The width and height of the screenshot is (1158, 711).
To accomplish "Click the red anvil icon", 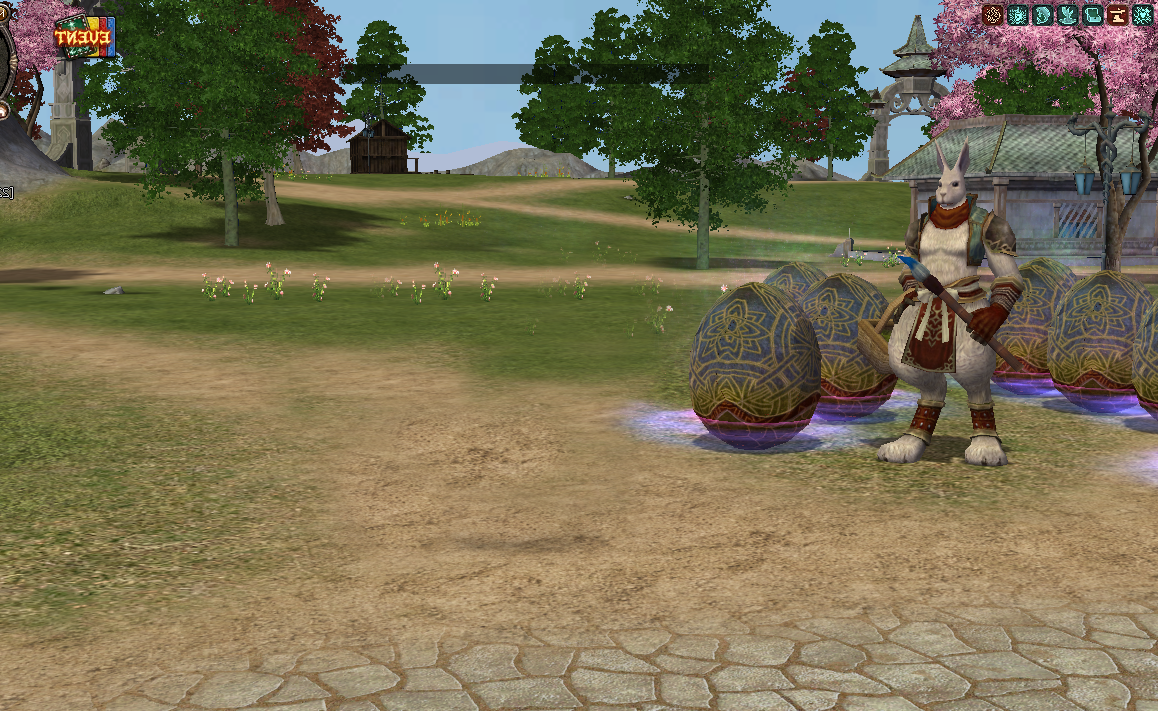I will click(x=1118, y=15).
